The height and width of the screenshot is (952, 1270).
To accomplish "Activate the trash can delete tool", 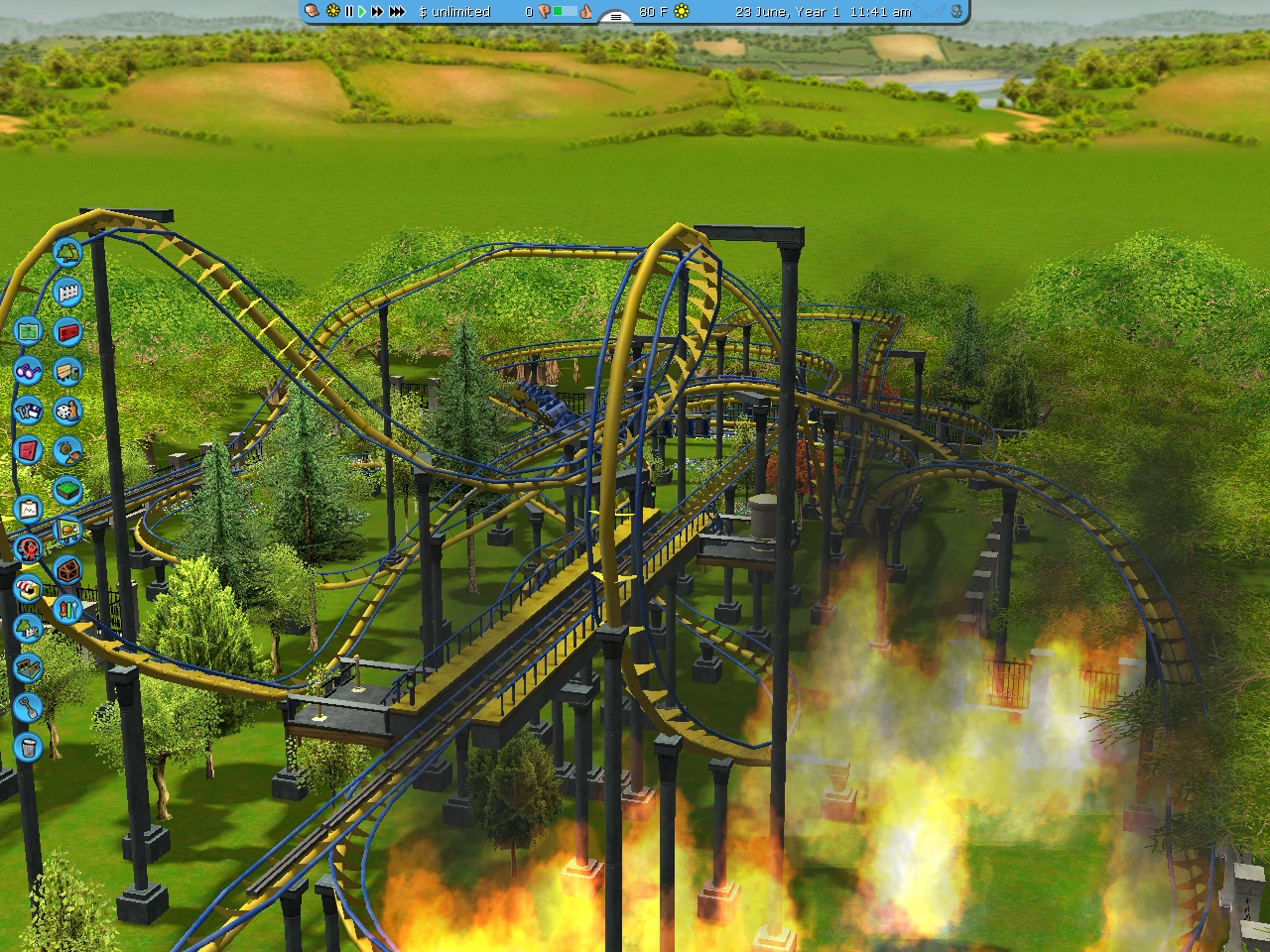I will point(28,746).
